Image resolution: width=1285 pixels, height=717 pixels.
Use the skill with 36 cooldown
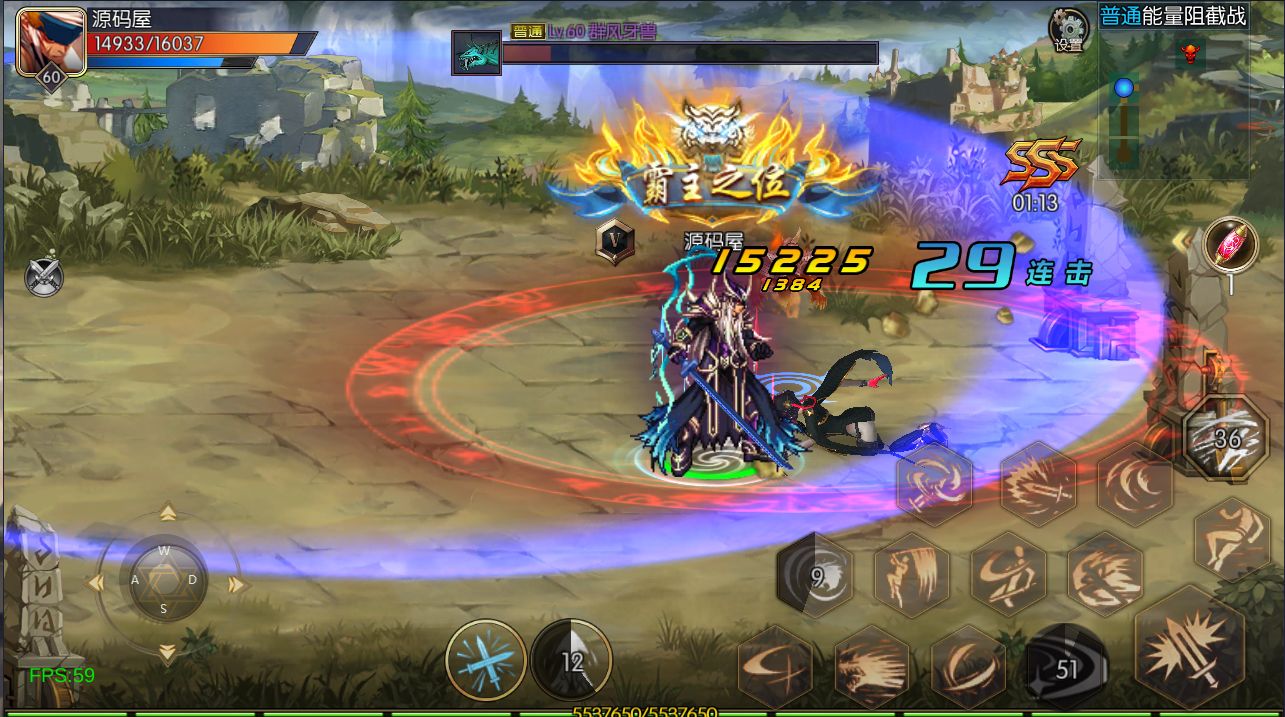coord(1226,439)
